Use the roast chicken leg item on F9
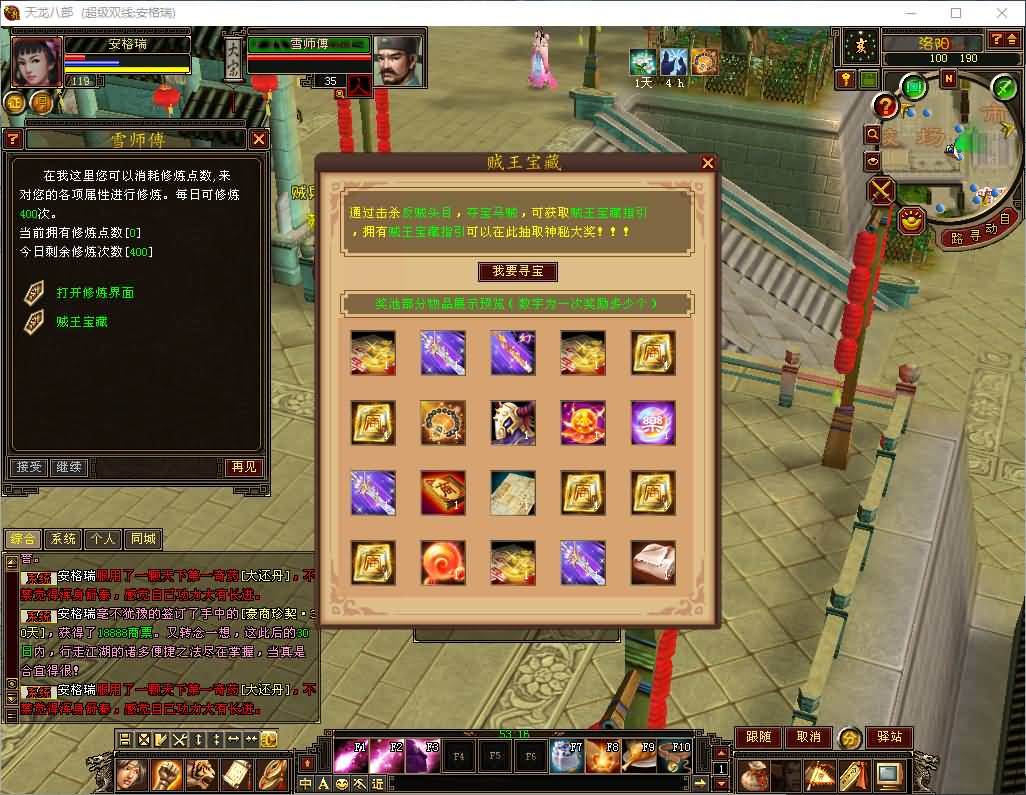Image resolution: width=1026 pixels, height=795 pixels. coord(637,756)
